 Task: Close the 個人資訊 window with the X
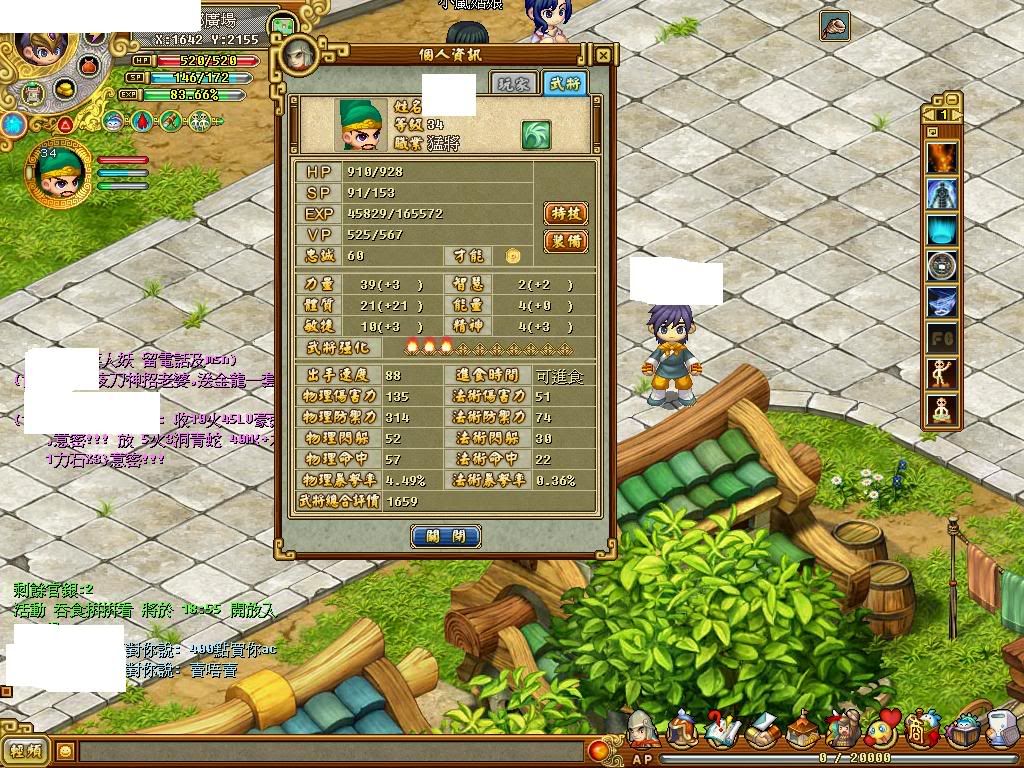(603, 56)
